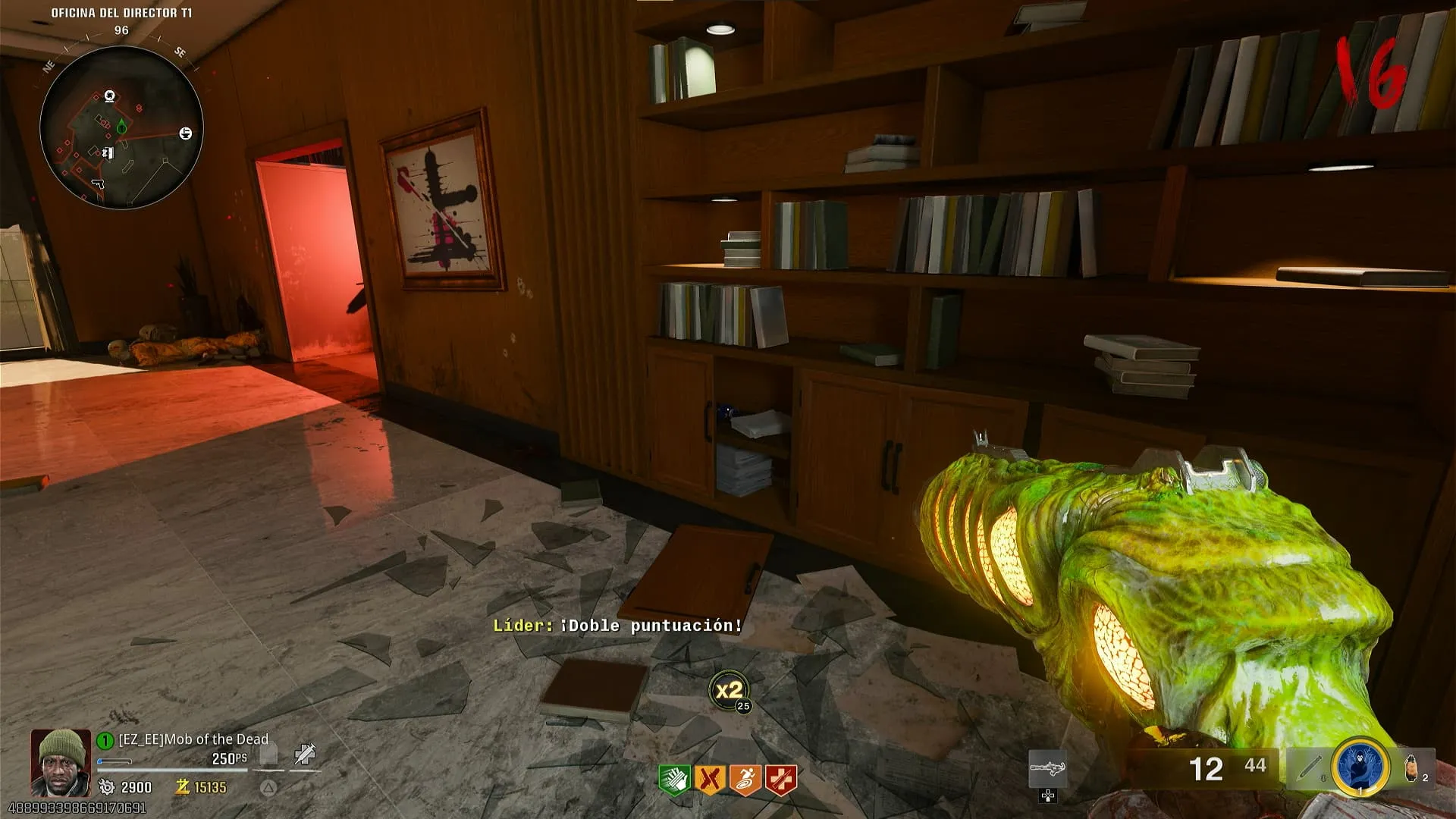Click the green player arrow on minimap
Image resolution: width=1456 pixels, height=819 pixels.
click(121, 127)
